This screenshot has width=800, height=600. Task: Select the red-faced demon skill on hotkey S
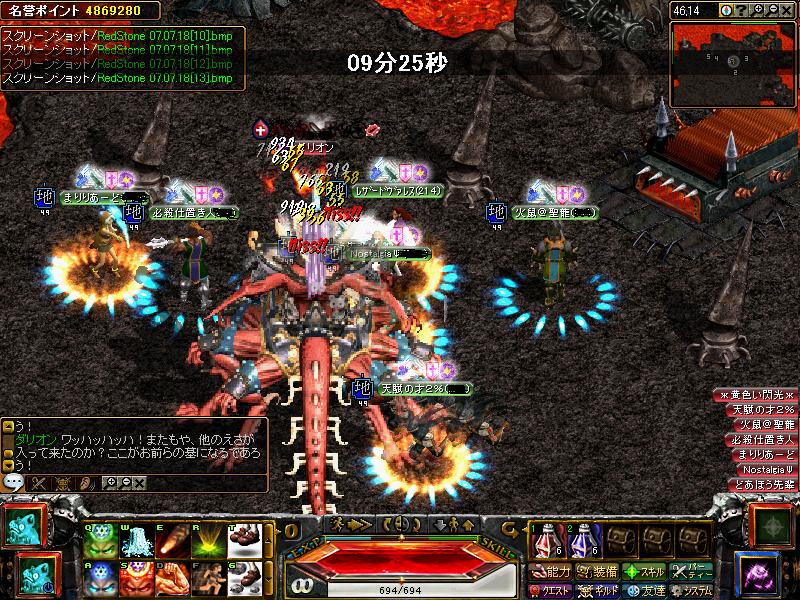(134, 581)
